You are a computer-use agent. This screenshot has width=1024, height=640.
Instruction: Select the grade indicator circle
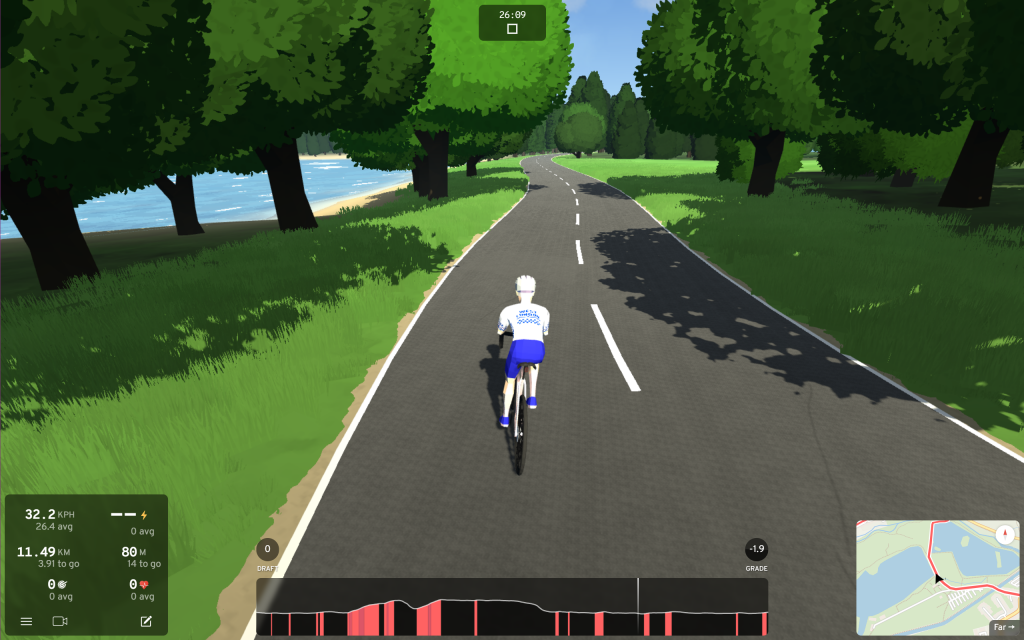[757, 549]
